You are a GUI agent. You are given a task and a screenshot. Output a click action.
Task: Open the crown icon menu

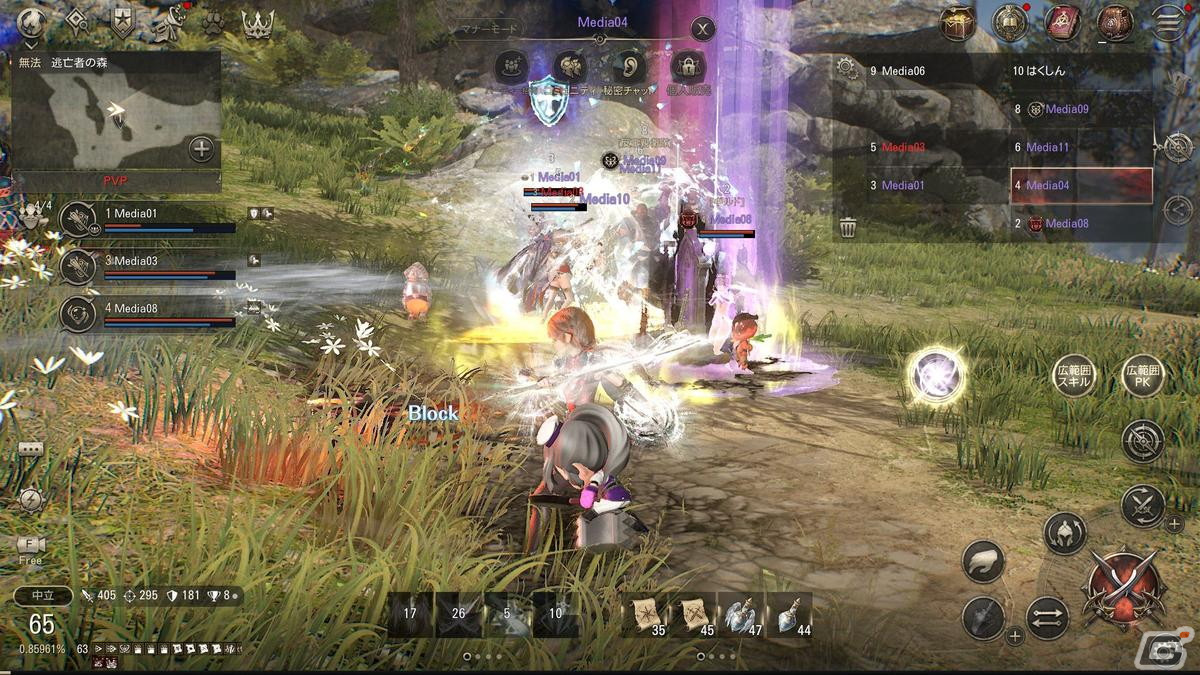tap(258, 22)
